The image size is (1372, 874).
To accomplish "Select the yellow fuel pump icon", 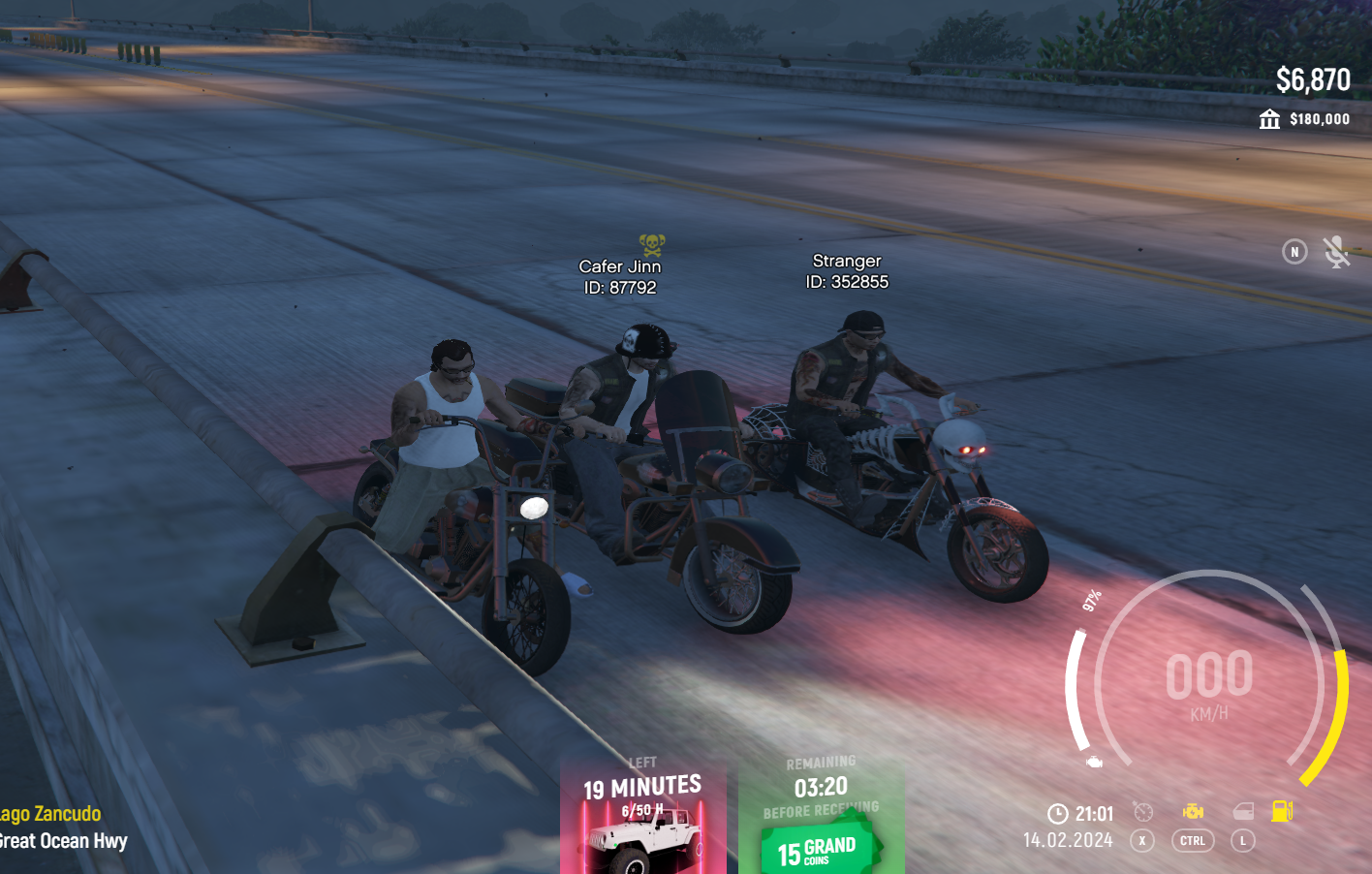I will [x=1282, y=811].
